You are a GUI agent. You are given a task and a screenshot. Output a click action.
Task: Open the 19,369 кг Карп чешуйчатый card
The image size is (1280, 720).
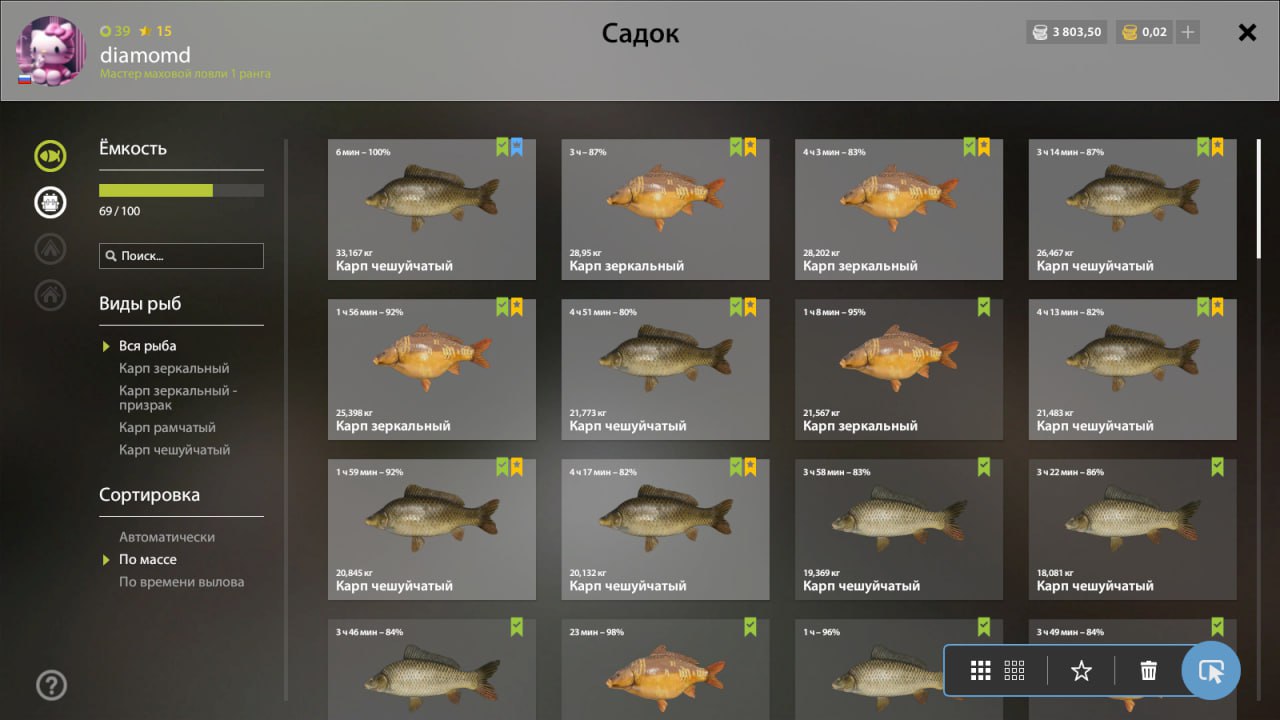click(x=899, y=529)
